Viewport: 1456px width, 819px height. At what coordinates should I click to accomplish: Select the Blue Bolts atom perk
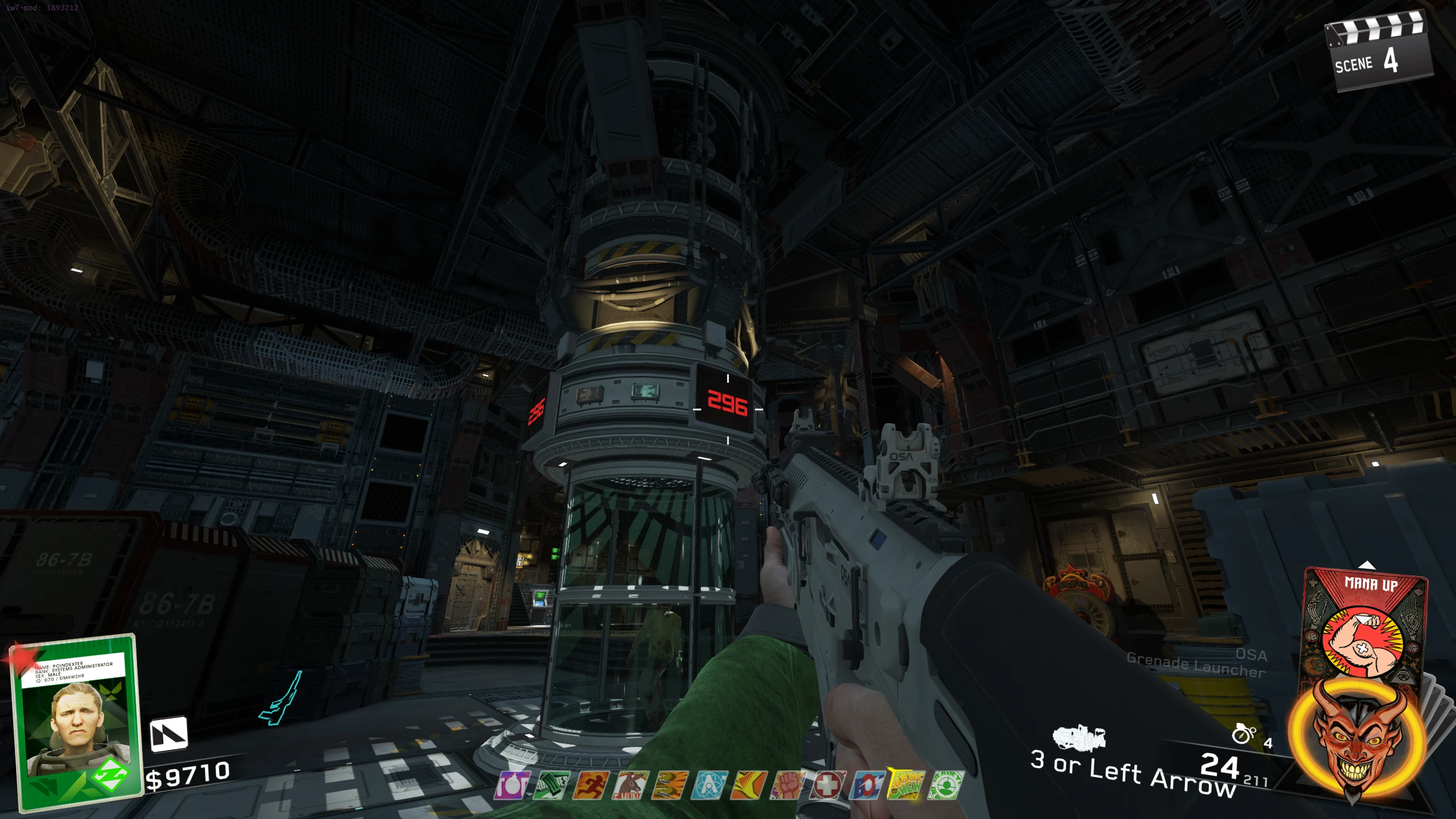pyautogui.click(x=709, y=785)
